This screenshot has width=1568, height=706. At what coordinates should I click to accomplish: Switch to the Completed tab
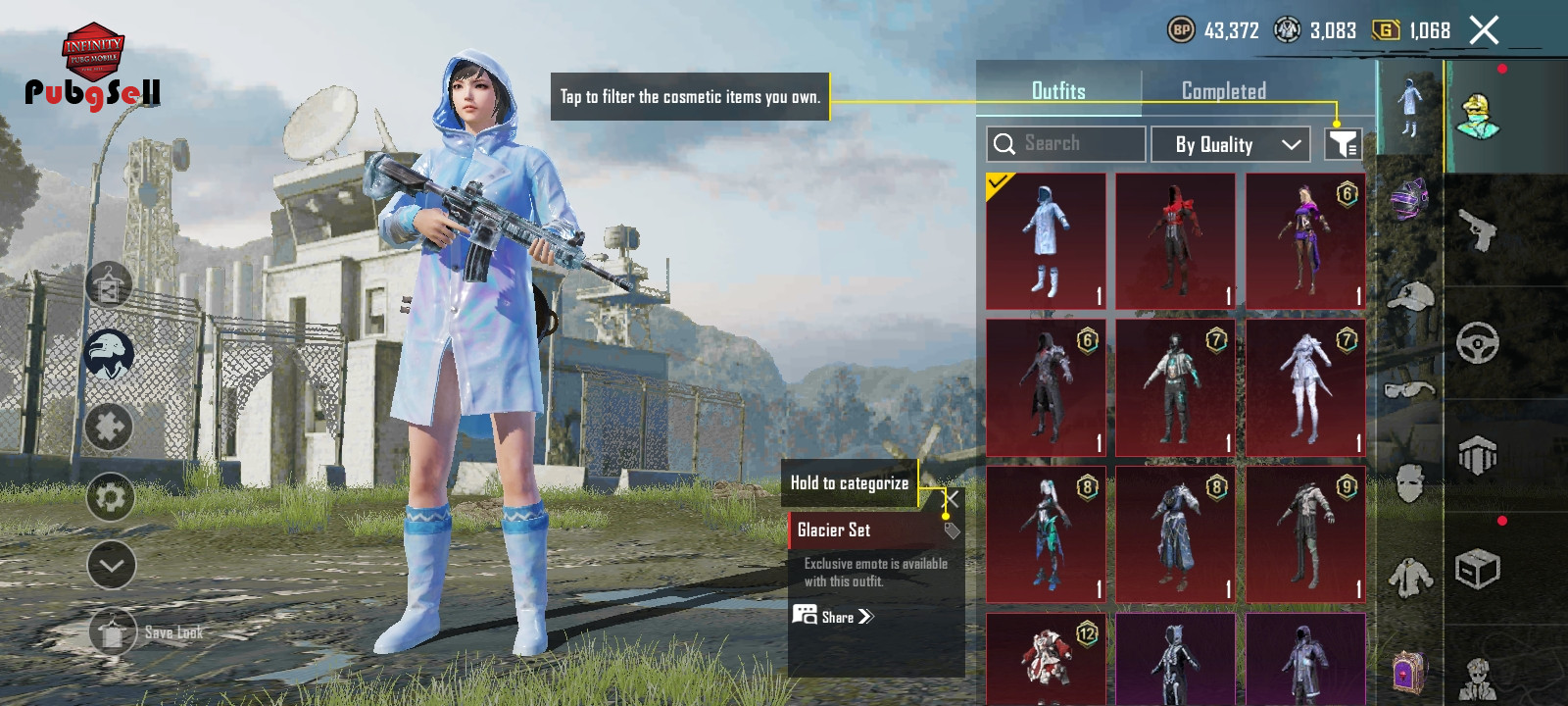pos(1223,91)
